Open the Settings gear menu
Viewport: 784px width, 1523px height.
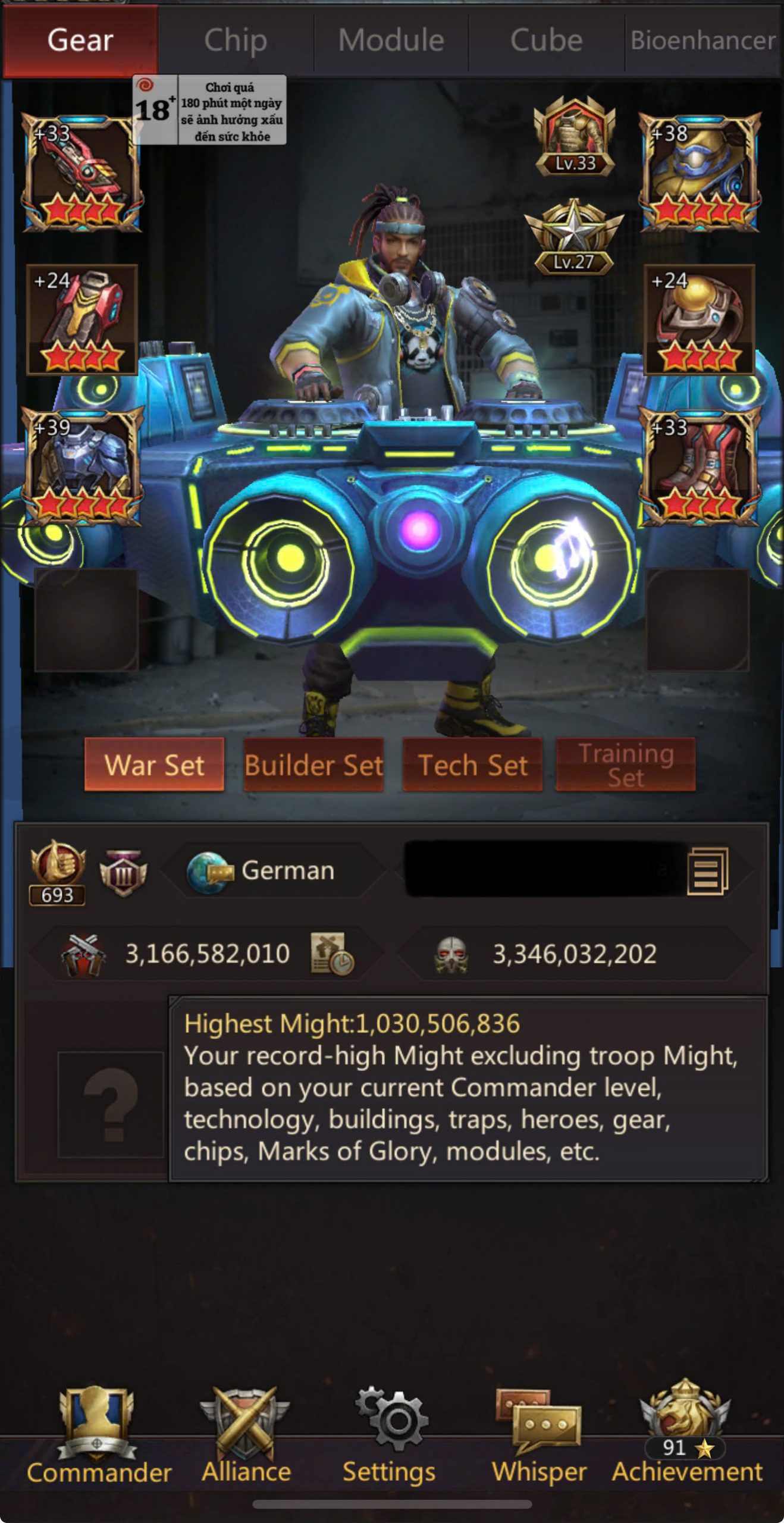tap(390, 1435)
